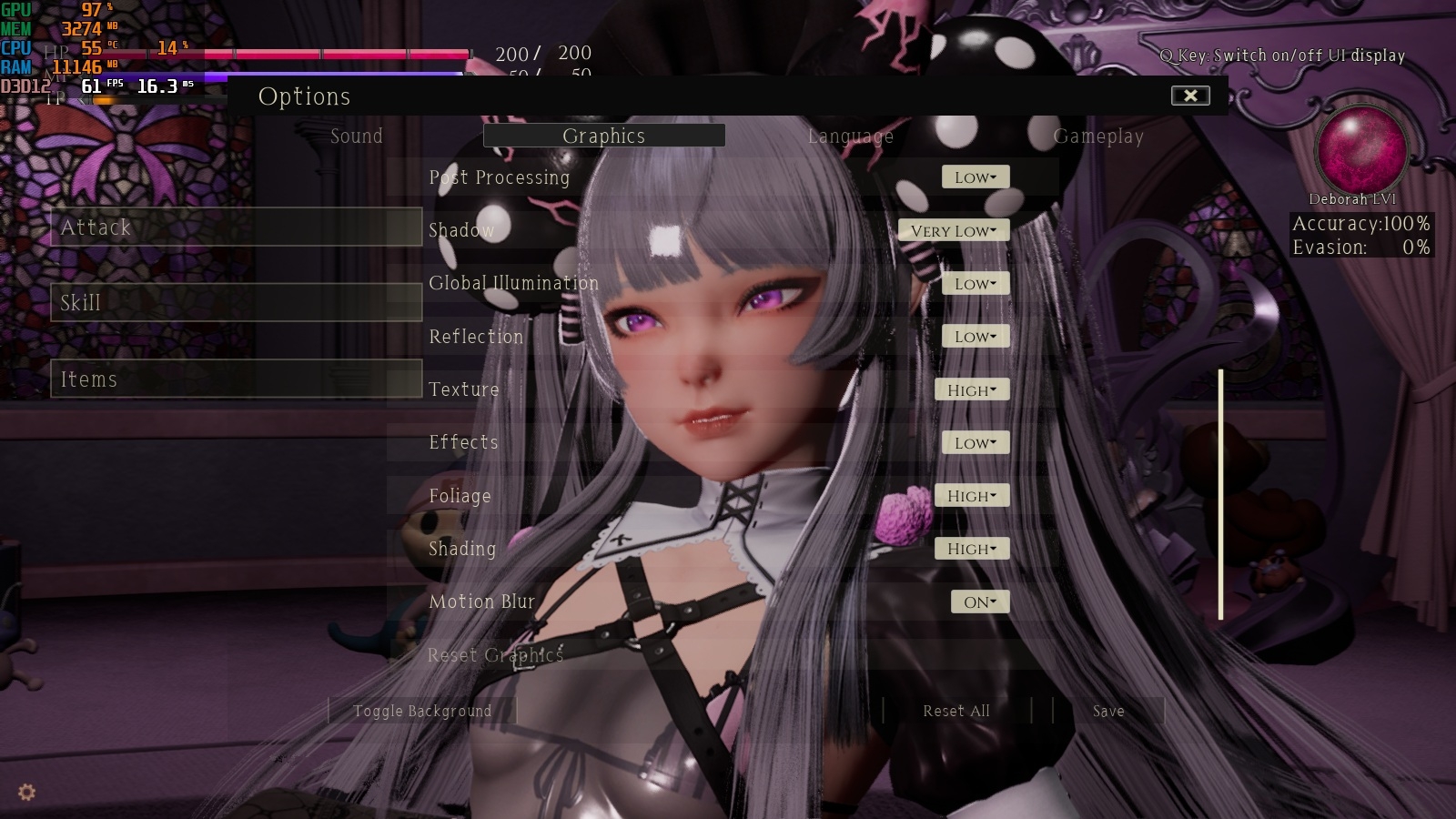The width and height of the screenshot is (1456, 819).
Task: Click the Reset Graphics button
Action: click(x=495, y=655)
